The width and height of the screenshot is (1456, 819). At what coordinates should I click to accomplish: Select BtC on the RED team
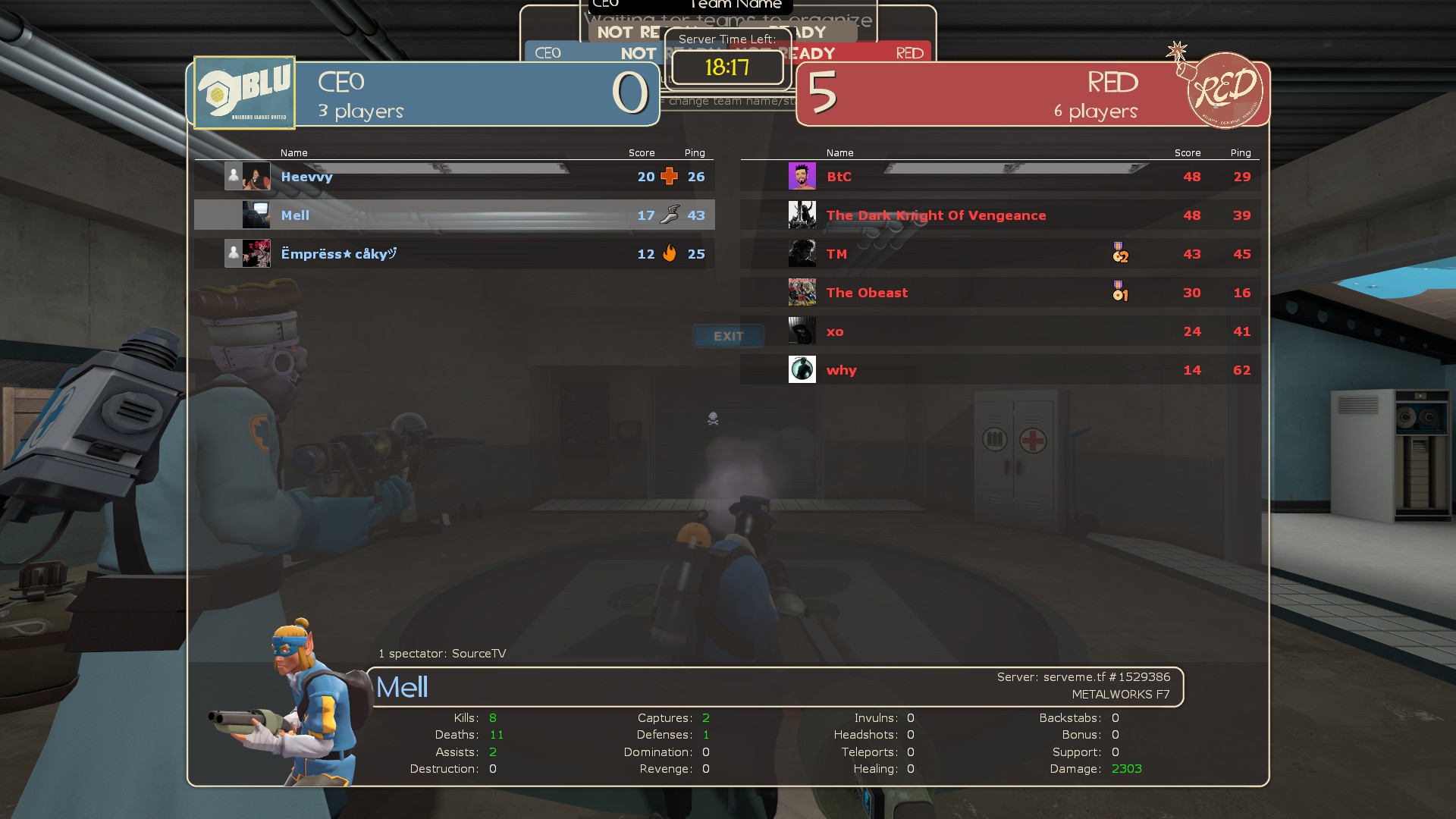[839, 177]
